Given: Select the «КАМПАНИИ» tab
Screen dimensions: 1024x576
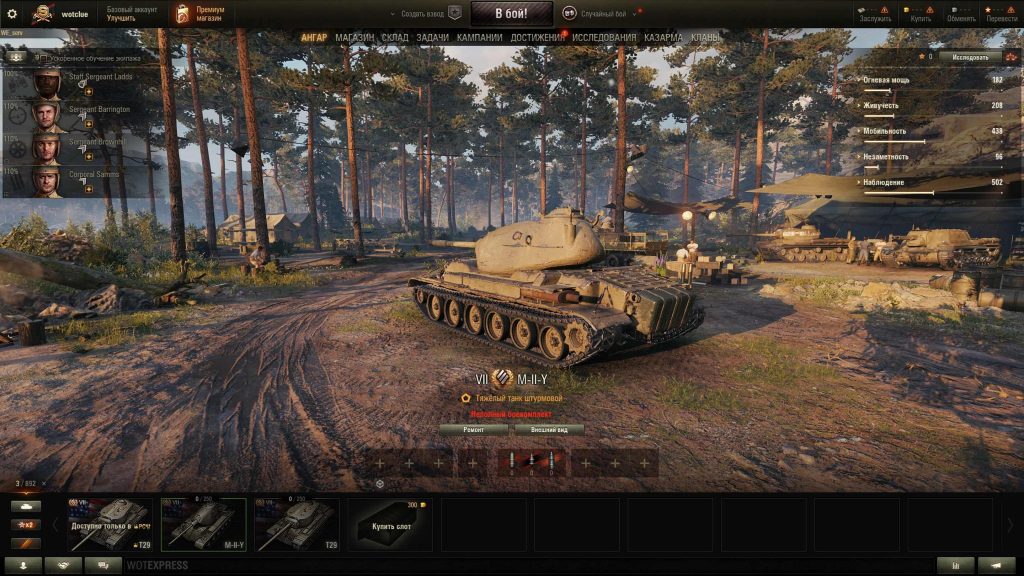Looking at the screenshot, I should (x=479, y=38).
